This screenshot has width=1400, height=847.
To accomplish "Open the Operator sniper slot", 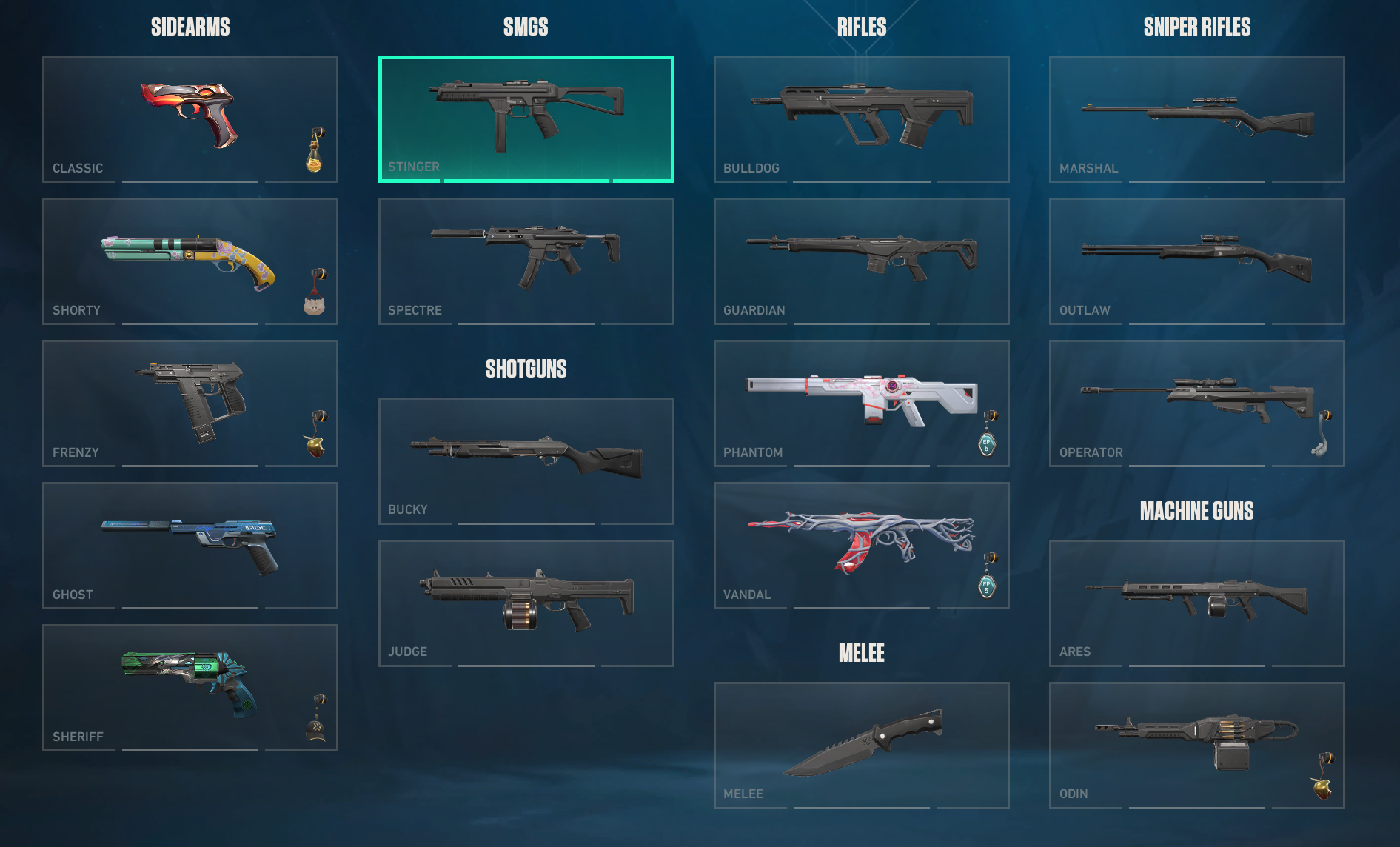I will tap(1196, 403).
